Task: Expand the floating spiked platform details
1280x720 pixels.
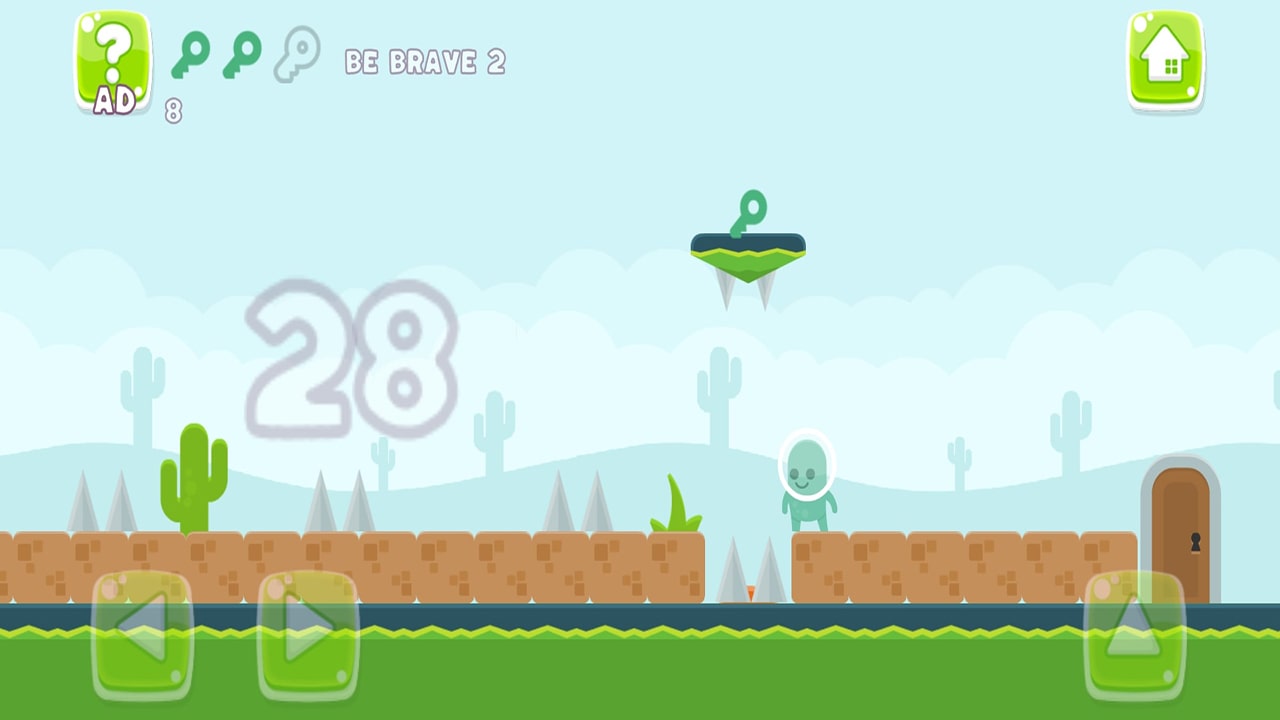Action: 748,260
